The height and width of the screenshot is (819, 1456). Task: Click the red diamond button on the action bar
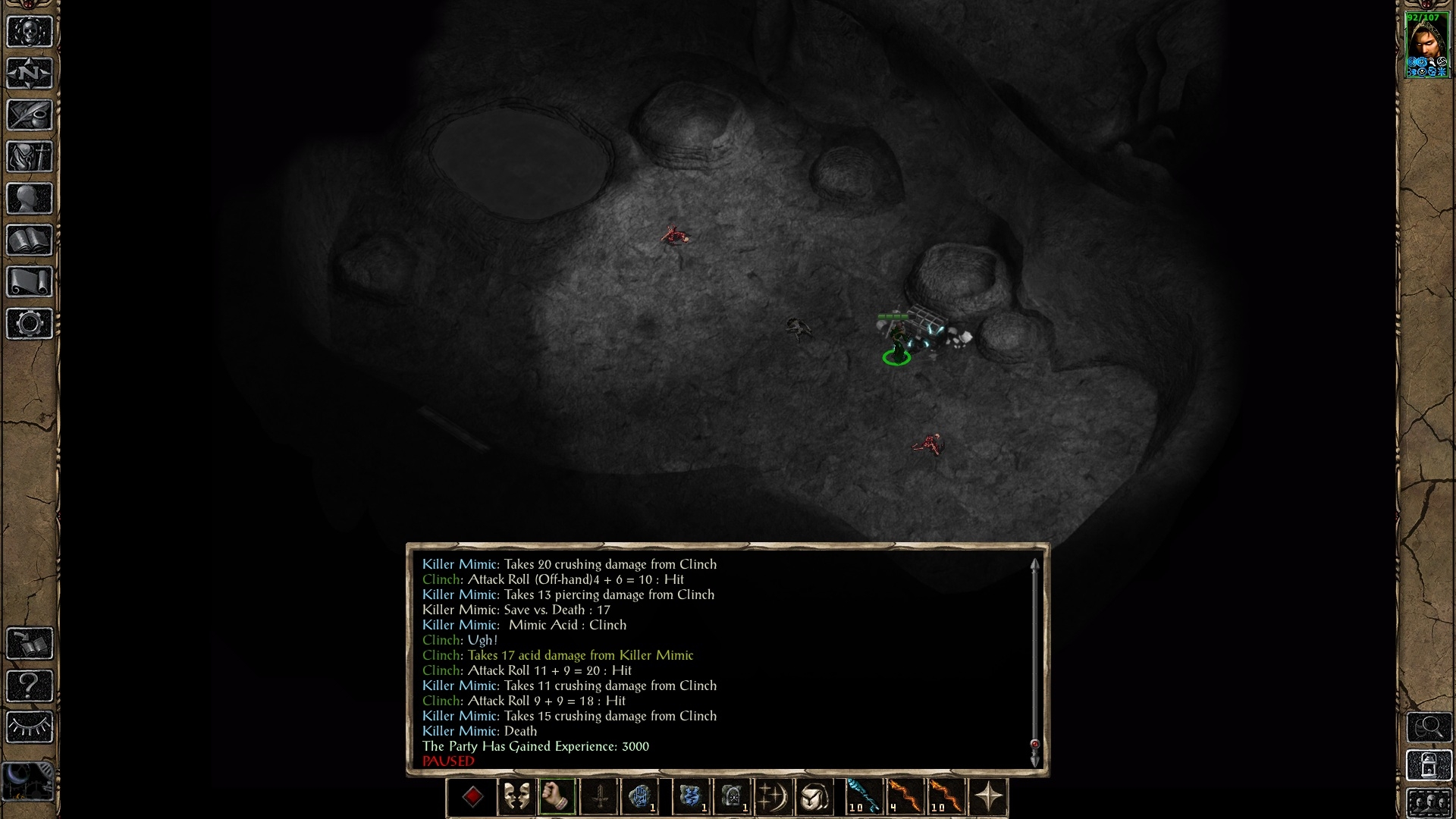click(x=473, y=797)
